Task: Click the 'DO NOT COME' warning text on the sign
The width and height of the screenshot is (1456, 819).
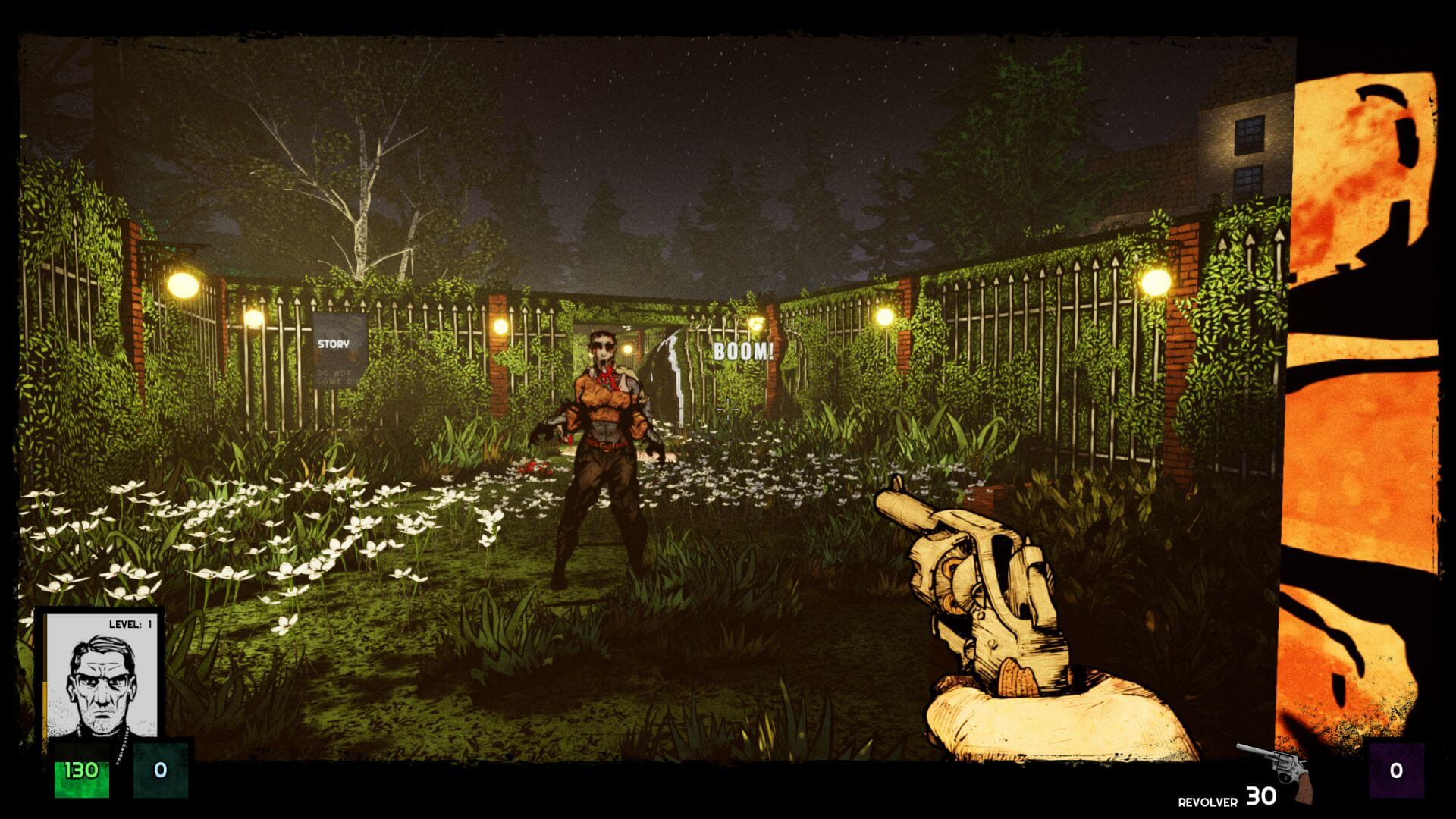Action: [x=331, y=375]
